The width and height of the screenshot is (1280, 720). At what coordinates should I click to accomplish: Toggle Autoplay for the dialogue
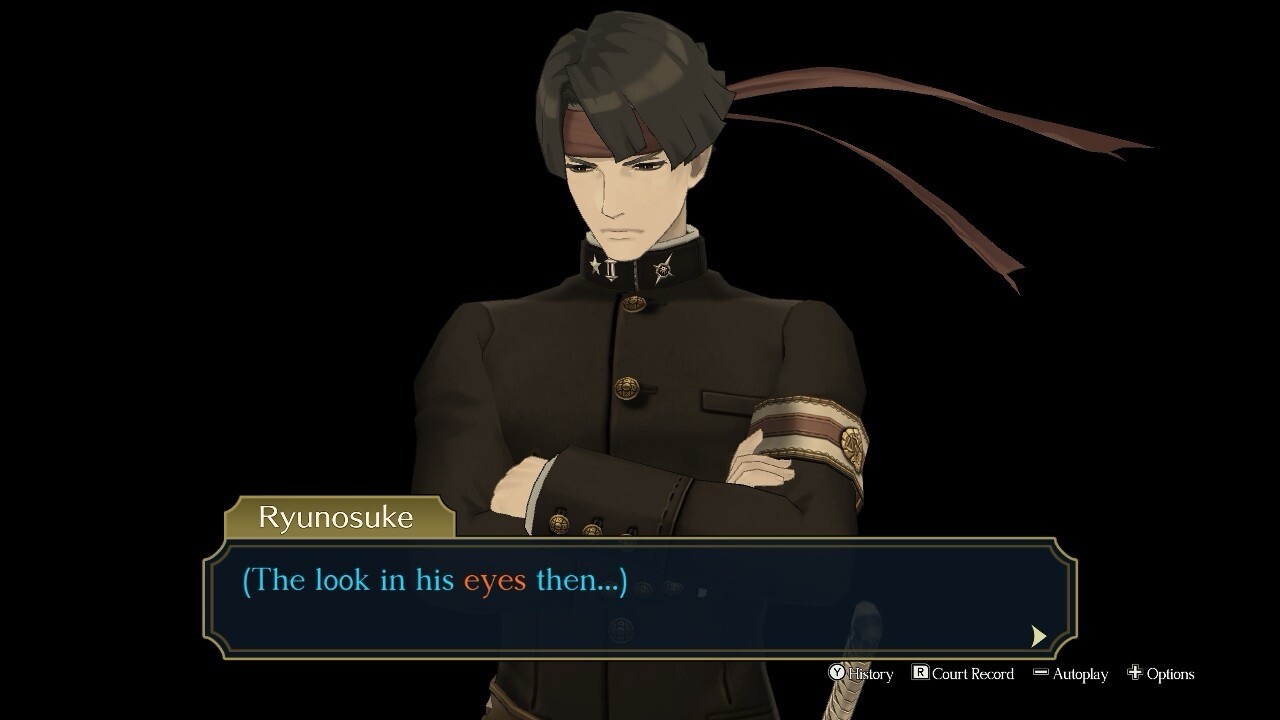click(1070, 674)
